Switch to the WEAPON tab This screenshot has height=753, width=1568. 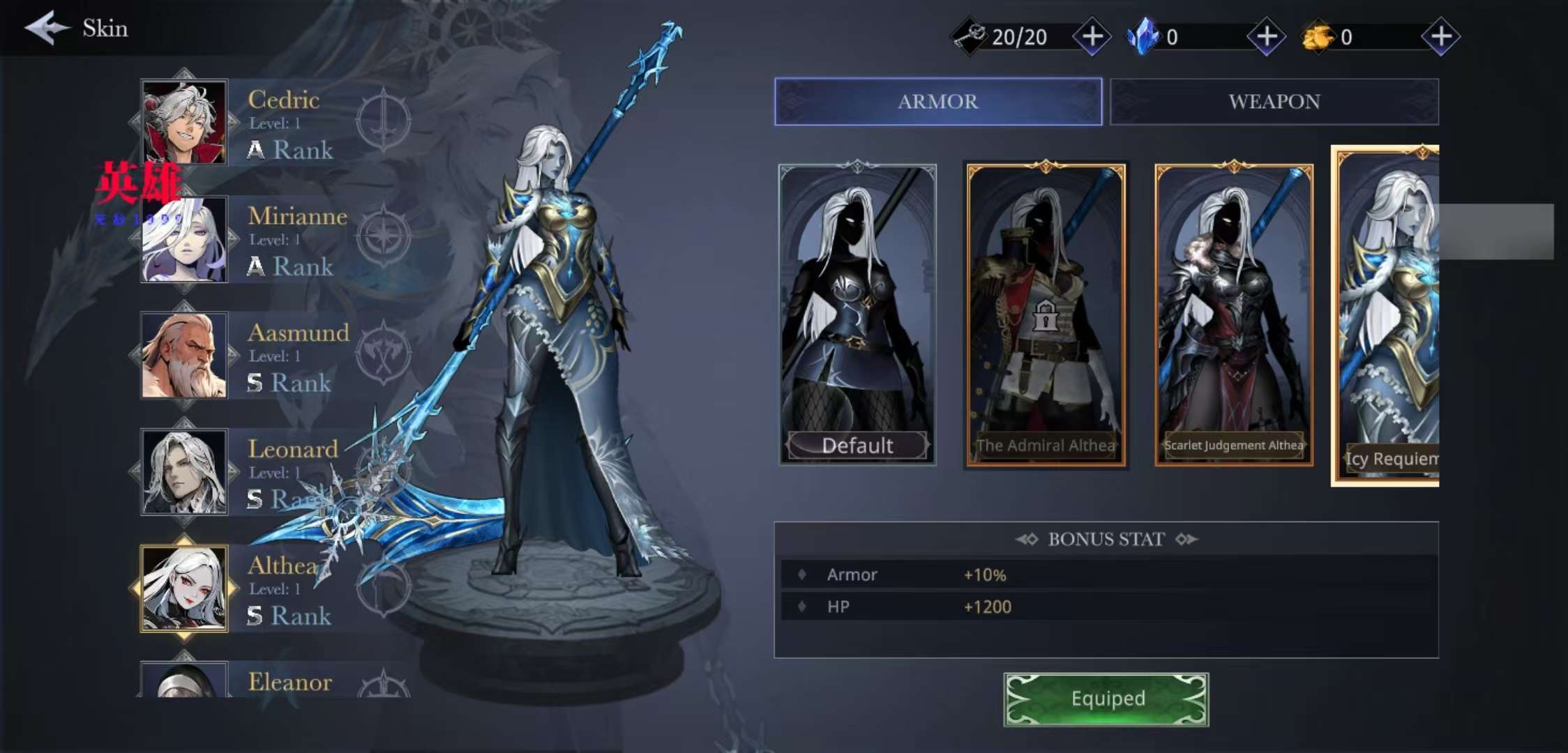click(x=1274, y=102)
